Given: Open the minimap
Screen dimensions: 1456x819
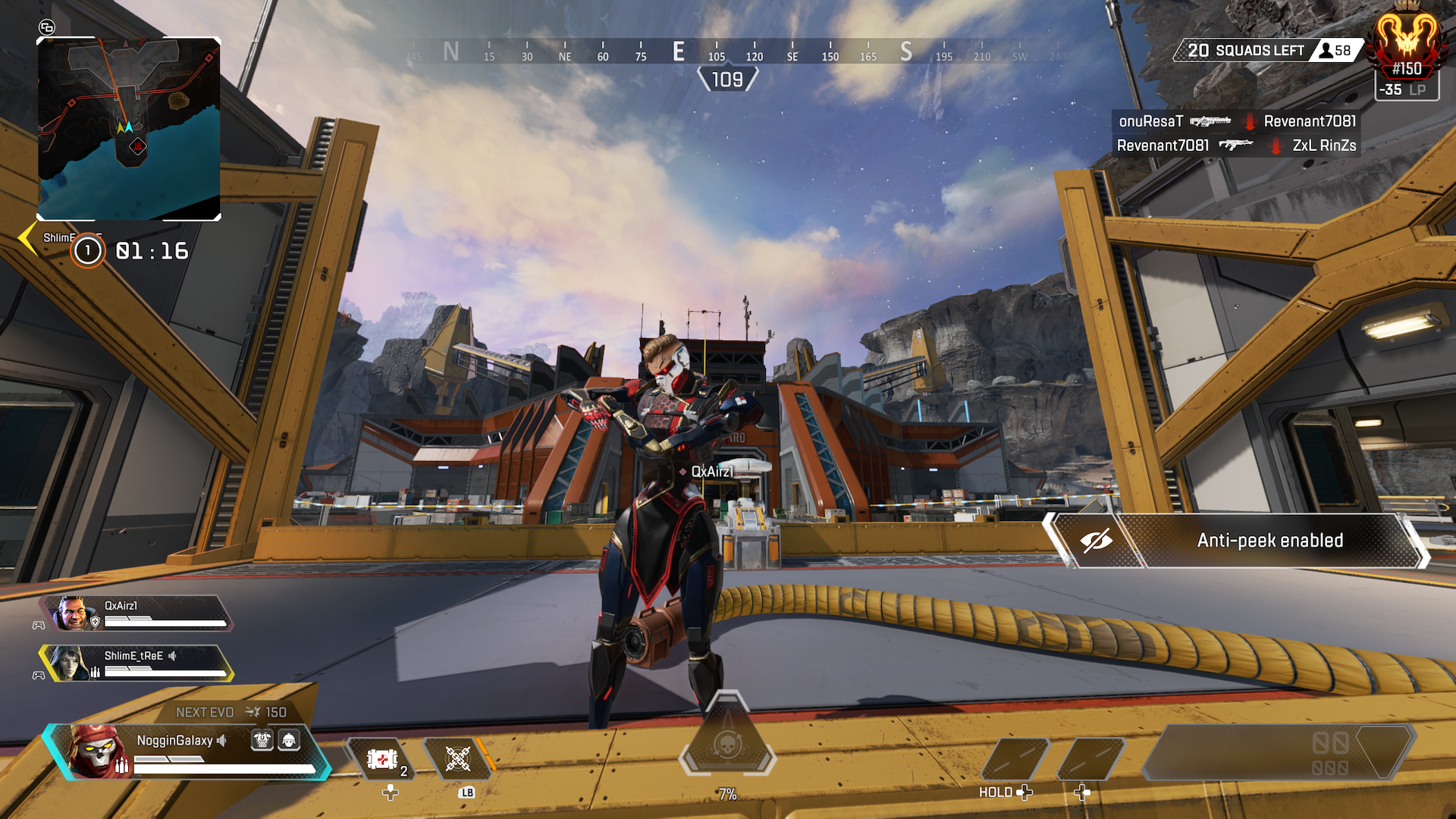Looking at the screenshot, I should click(129, 129).
